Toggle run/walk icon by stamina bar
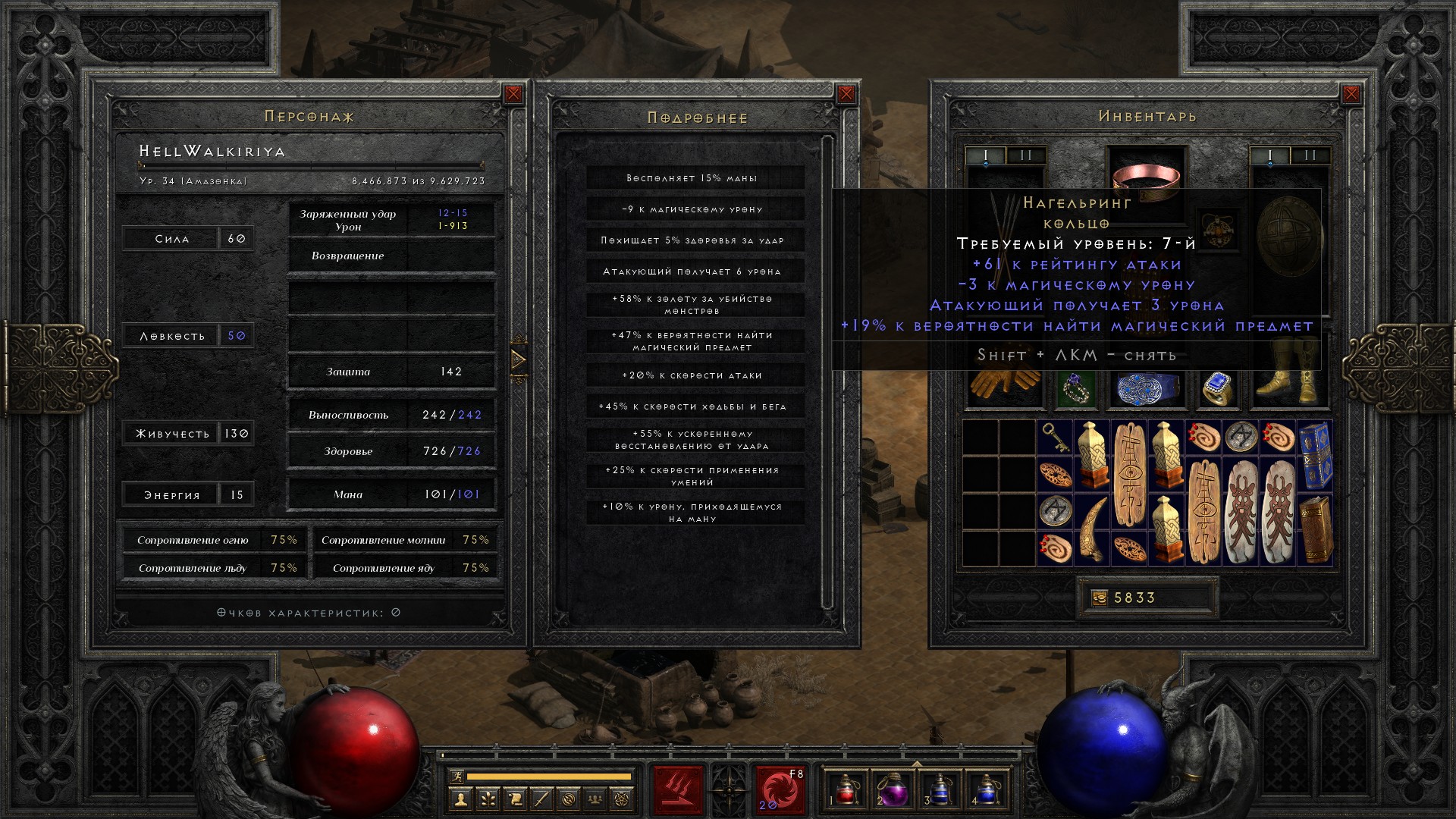The image size is (1456, 819). click(x=455, y=777)
